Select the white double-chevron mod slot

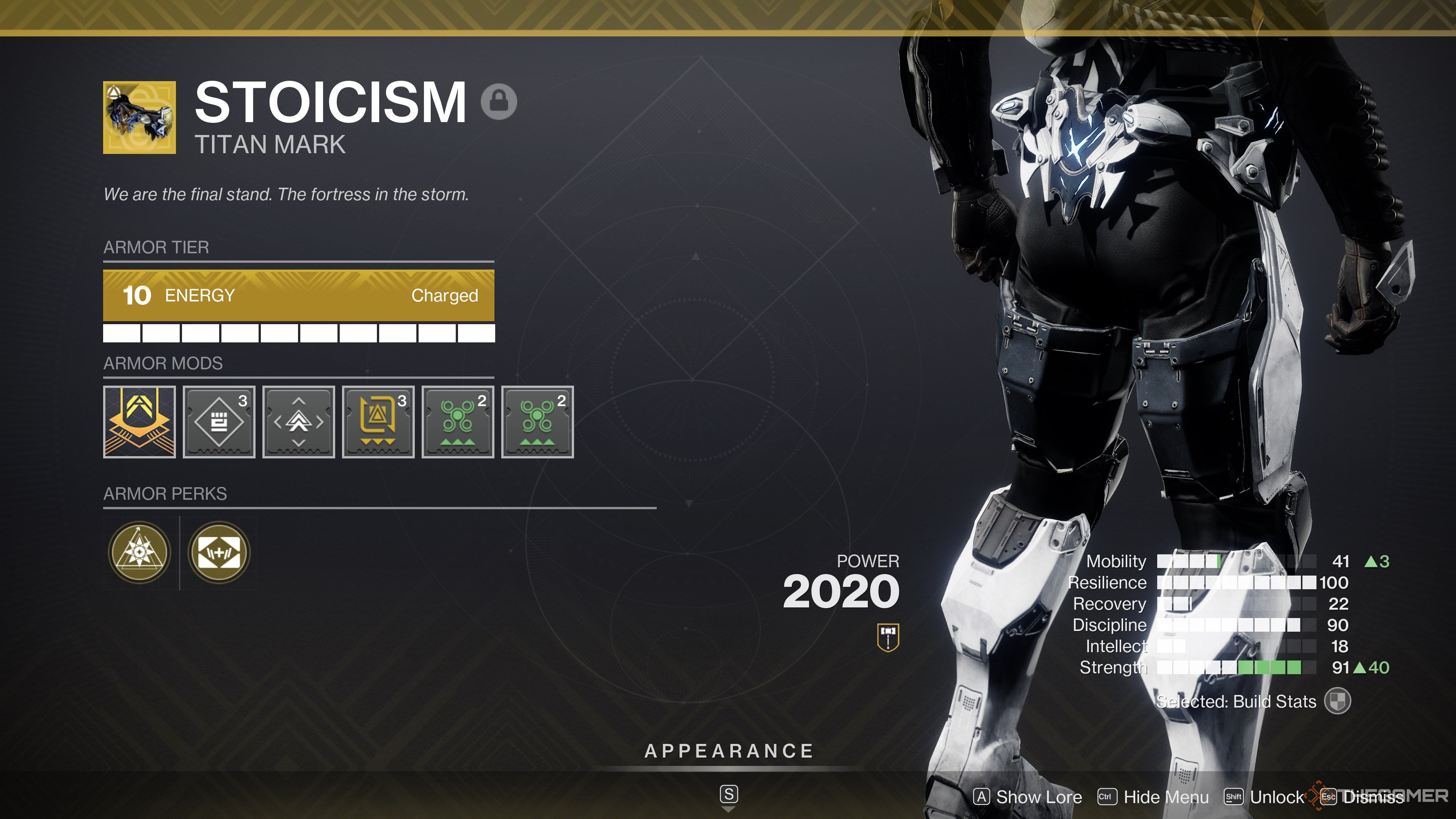(x=298, y=422)
